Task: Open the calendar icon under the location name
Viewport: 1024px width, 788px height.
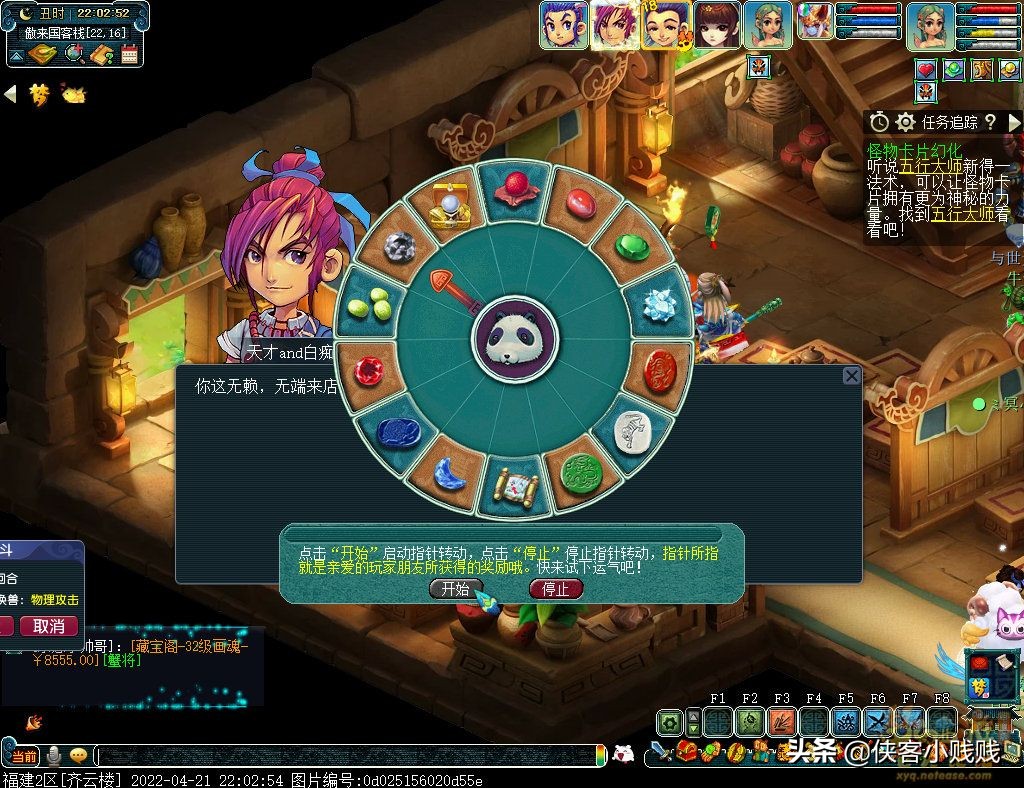Action: coord(129,54)
